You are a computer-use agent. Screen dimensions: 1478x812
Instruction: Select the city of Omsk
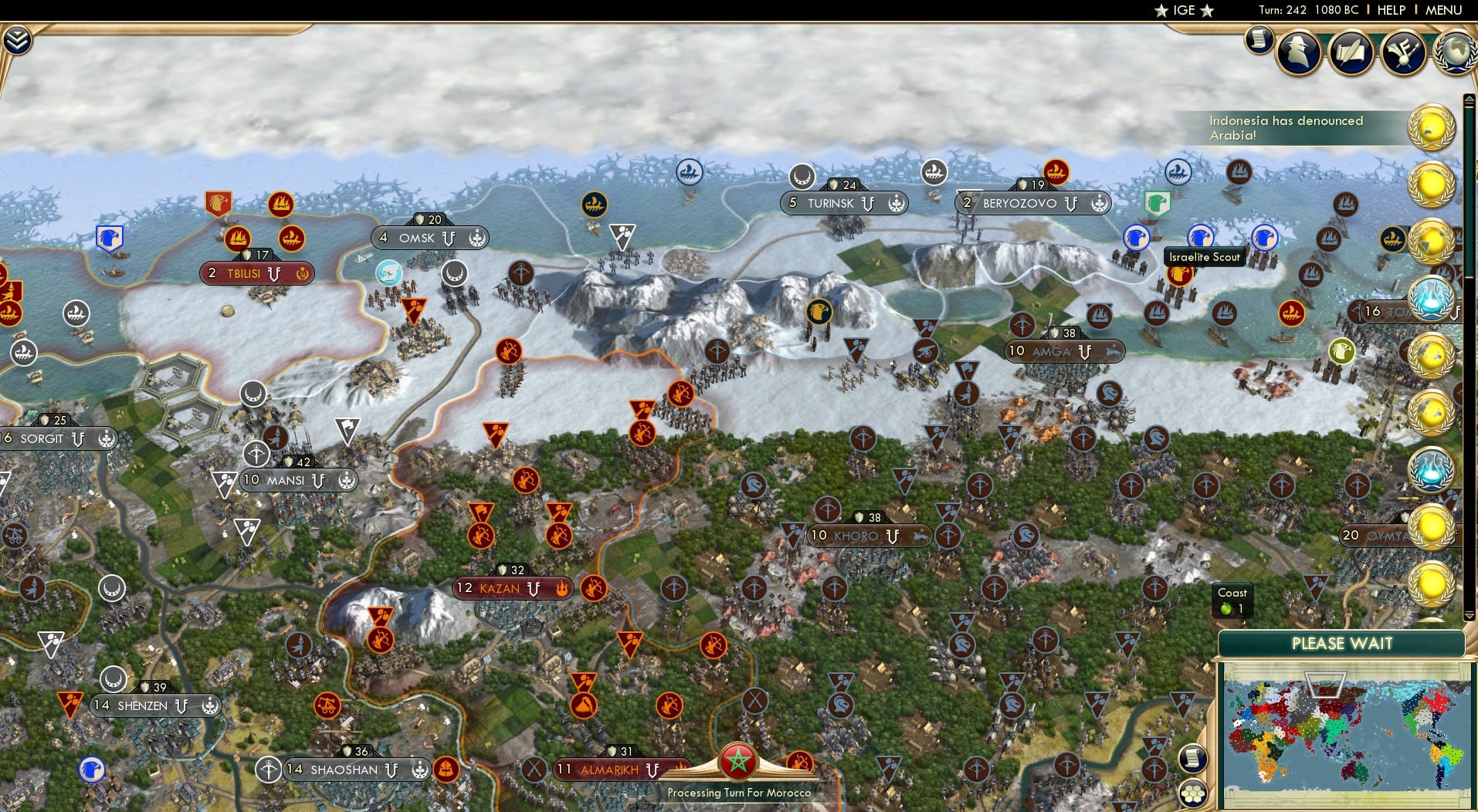click(x=418, y=238)
